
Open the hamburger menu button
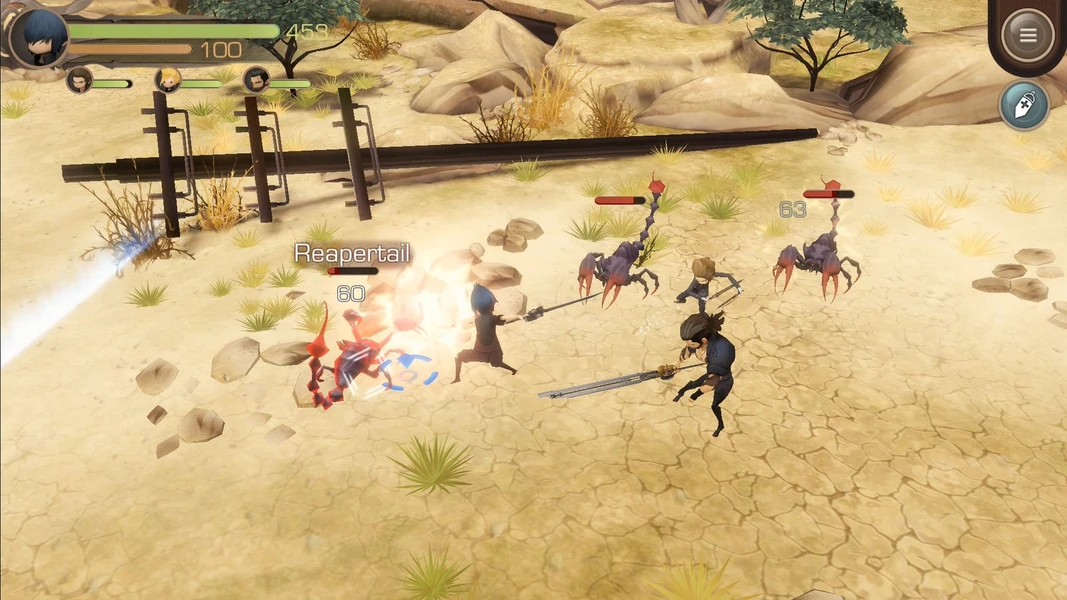(1027, 35)
